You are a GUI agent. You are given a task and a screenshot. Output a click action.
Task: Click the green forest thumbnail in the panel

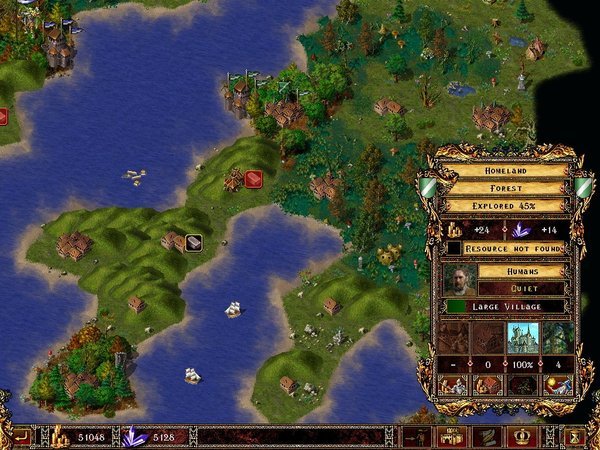[558, 336]
